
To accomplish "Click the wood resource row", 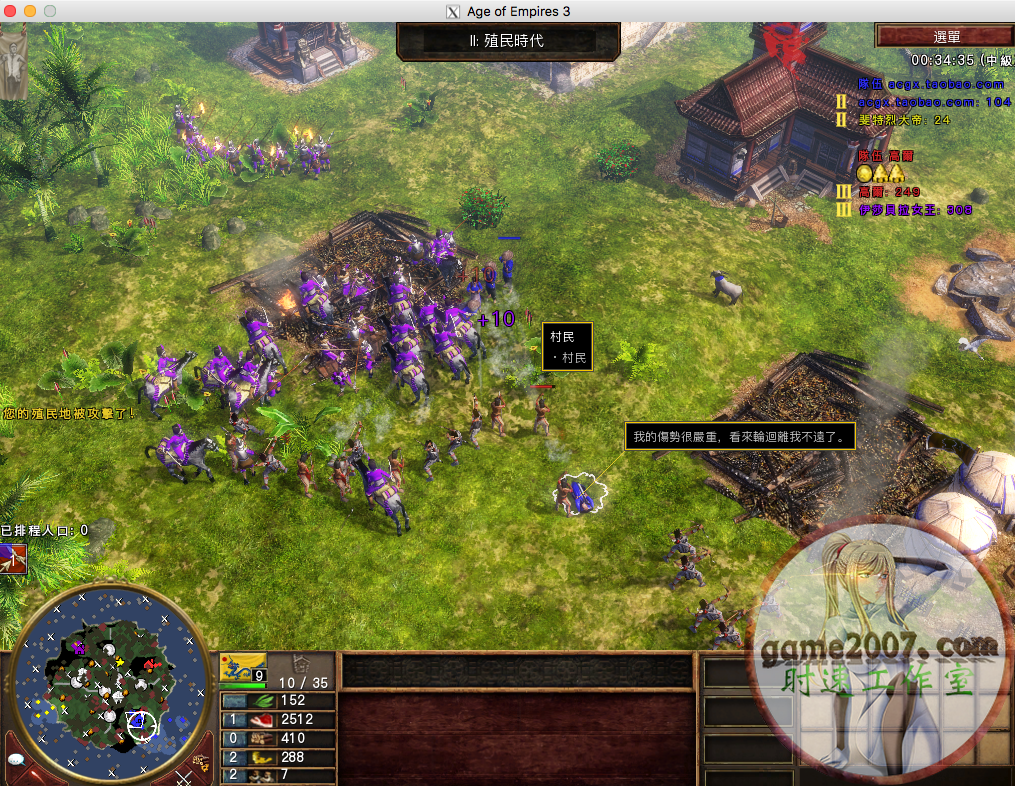I will [x=278, y=738].
